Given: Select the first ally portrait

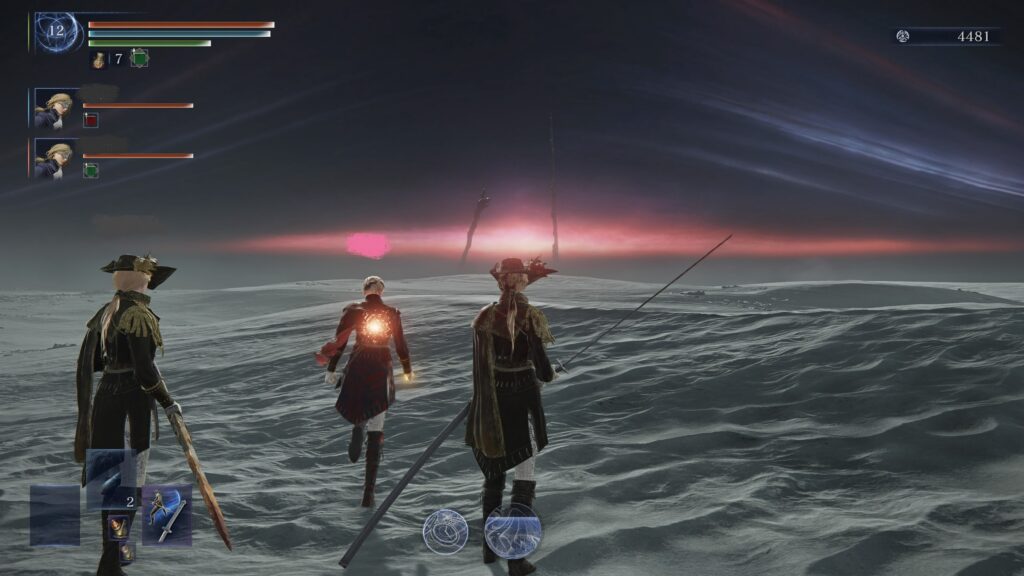Looking at the screenshot, I should pos(54,109).
